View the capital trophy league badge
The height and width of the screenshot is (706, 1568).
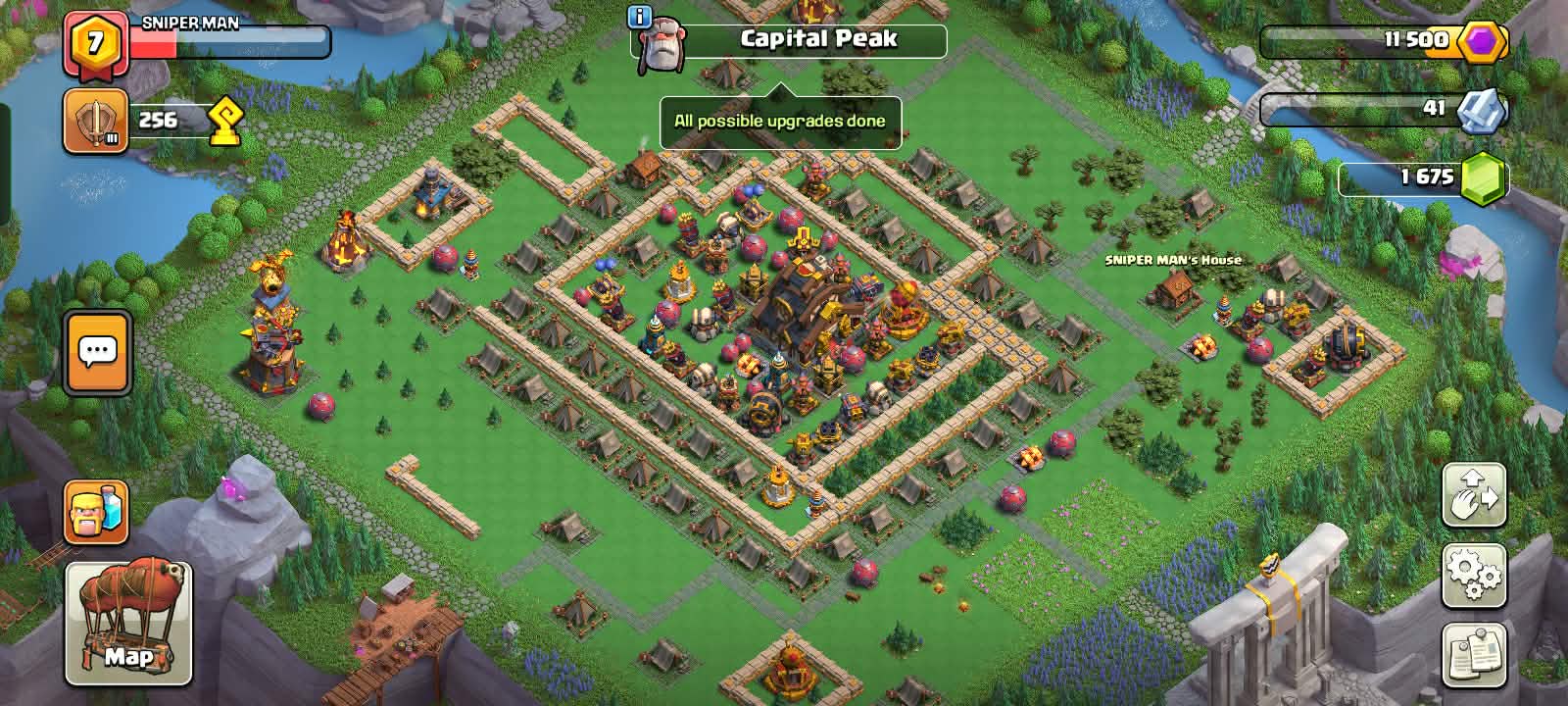pyautogui.click(x=96, y=122)
